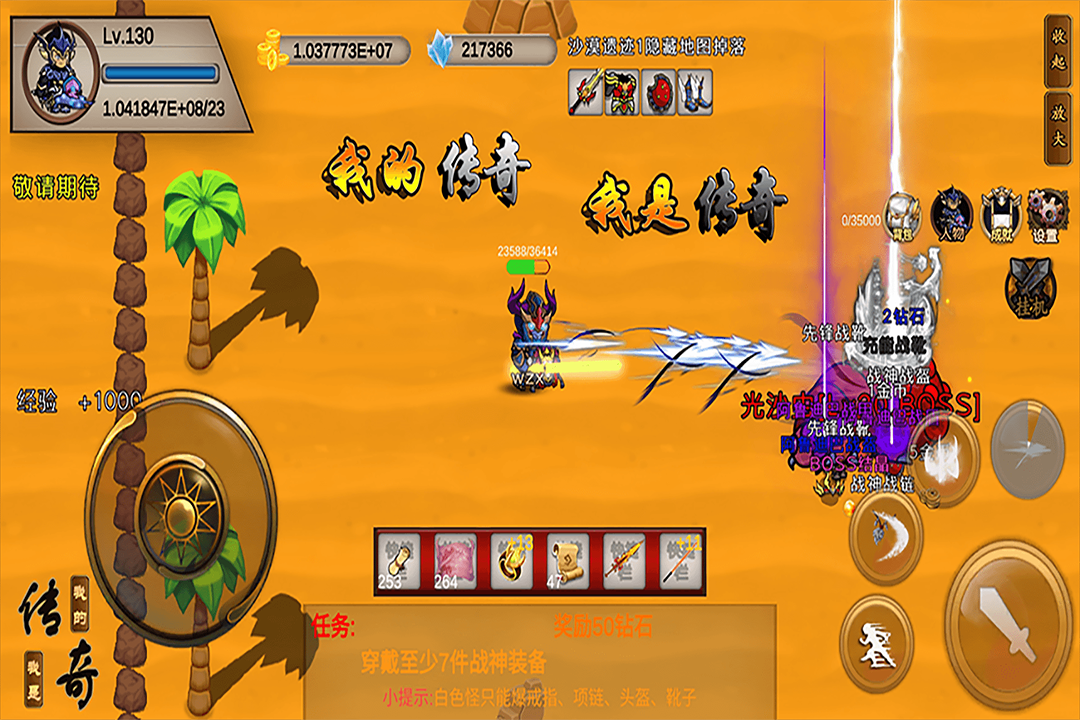Trigger the white claw strike skill
This screenshot has height=720, width=1080.
[940, 455]
